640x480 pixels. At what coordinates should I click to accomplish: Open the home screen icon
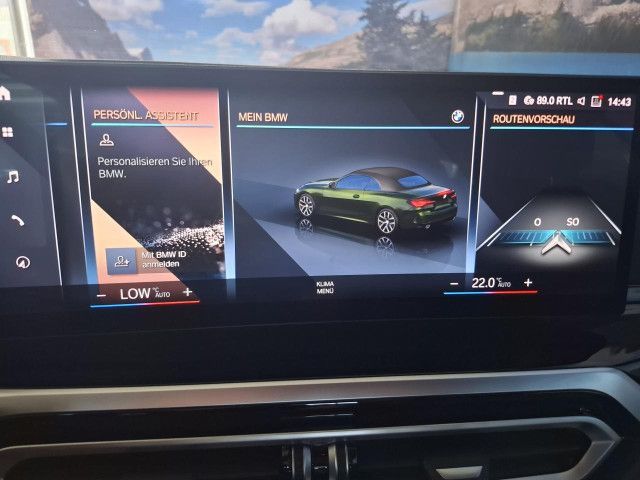coord(5,93)
